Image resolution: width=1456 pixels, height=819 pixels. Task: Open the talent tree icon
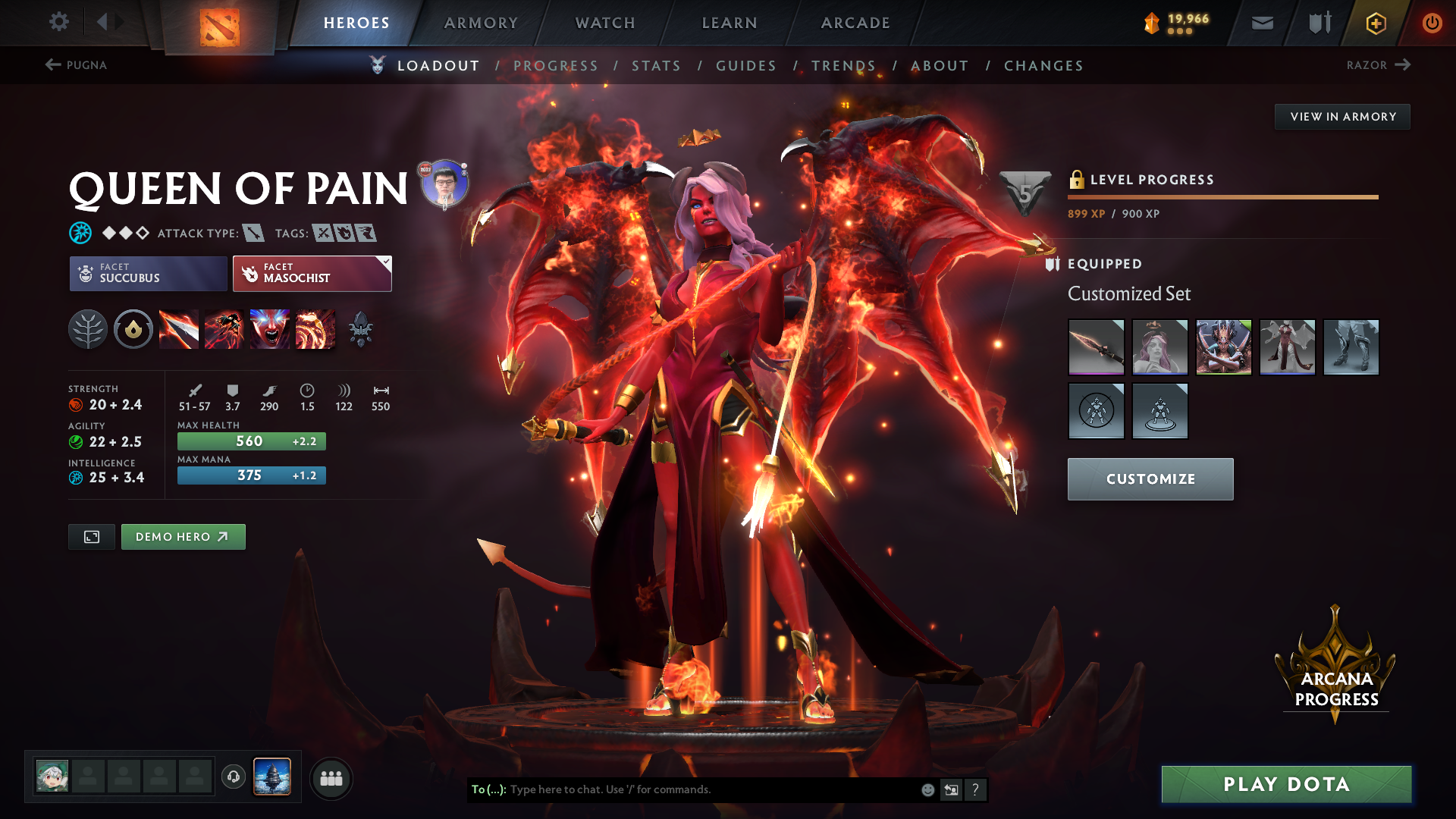click(x=87, y=329)
